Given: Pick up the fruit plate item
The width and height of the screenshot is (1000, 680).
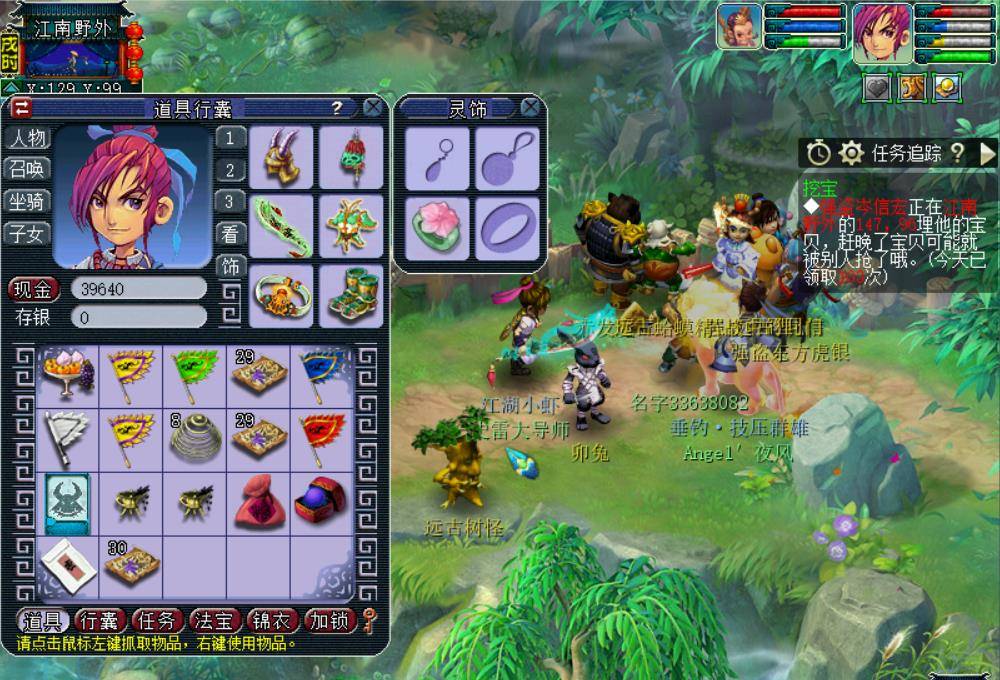Looking at the screenshot, I should tap(68, 373).
